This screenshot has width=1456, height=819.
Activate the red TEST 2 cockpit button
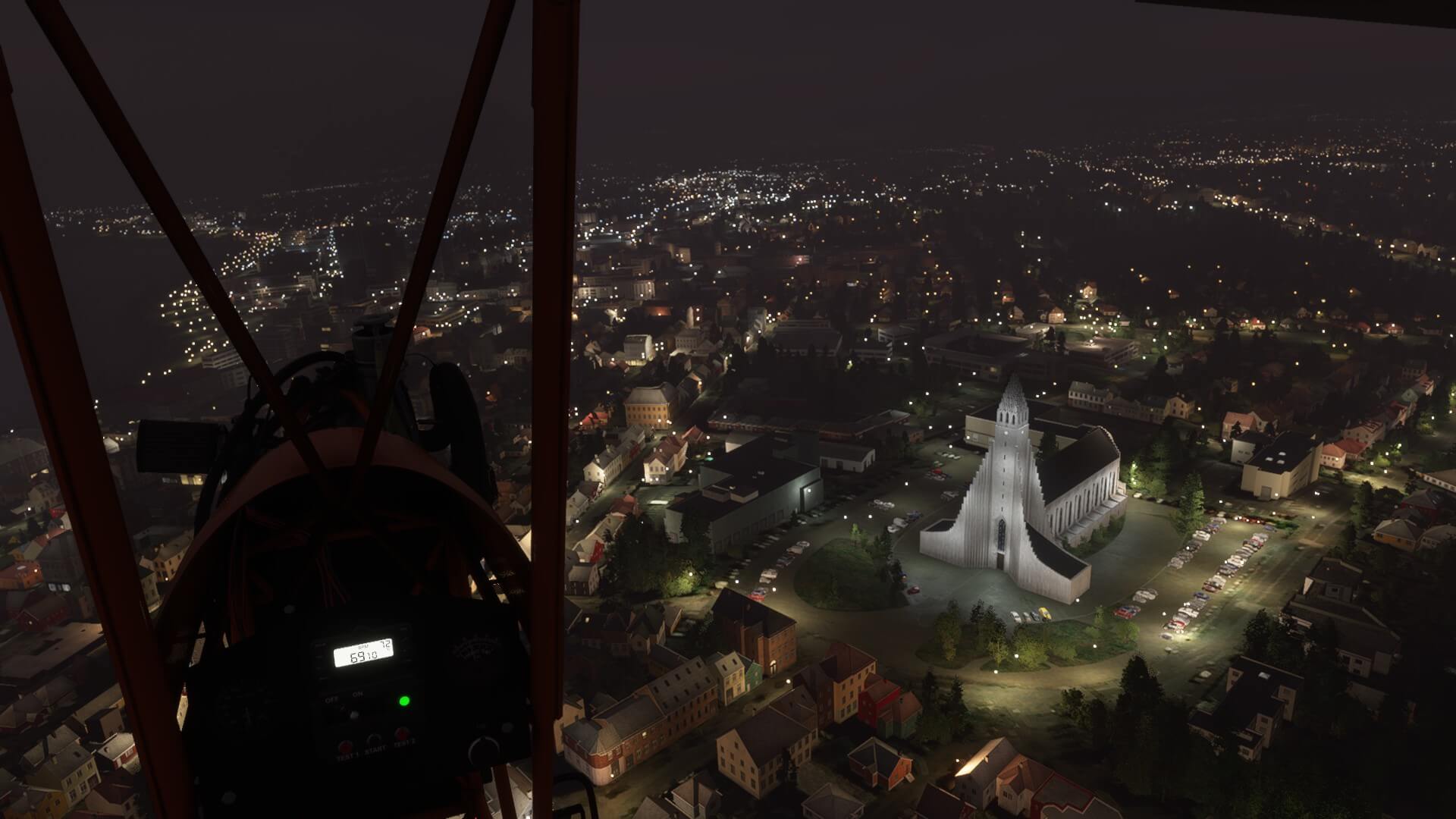(x=403, y=733)
